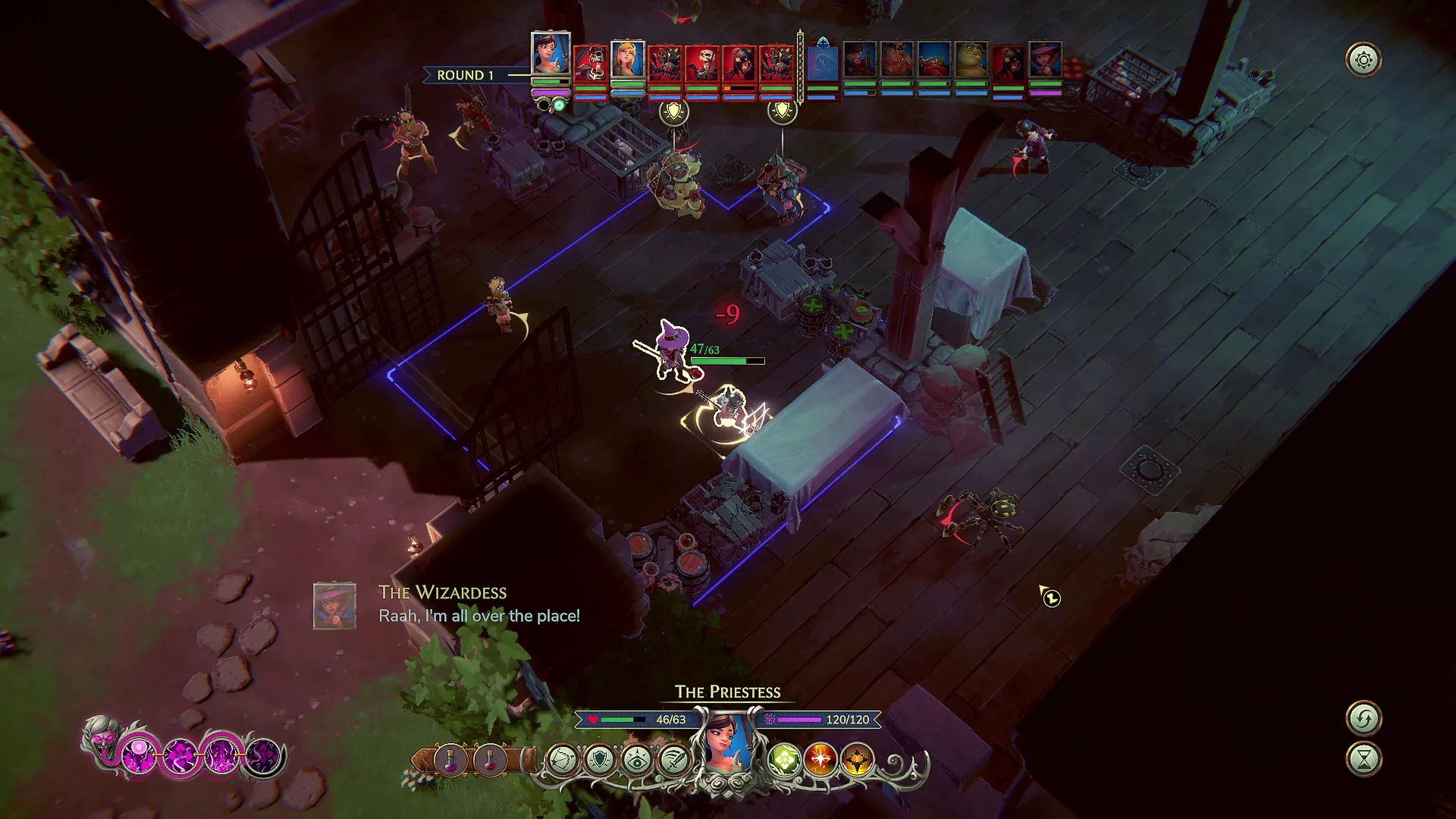Select the blonde heroine turn-order portrait
Screen dimensions: 1456x819
(x=628, y=61)
